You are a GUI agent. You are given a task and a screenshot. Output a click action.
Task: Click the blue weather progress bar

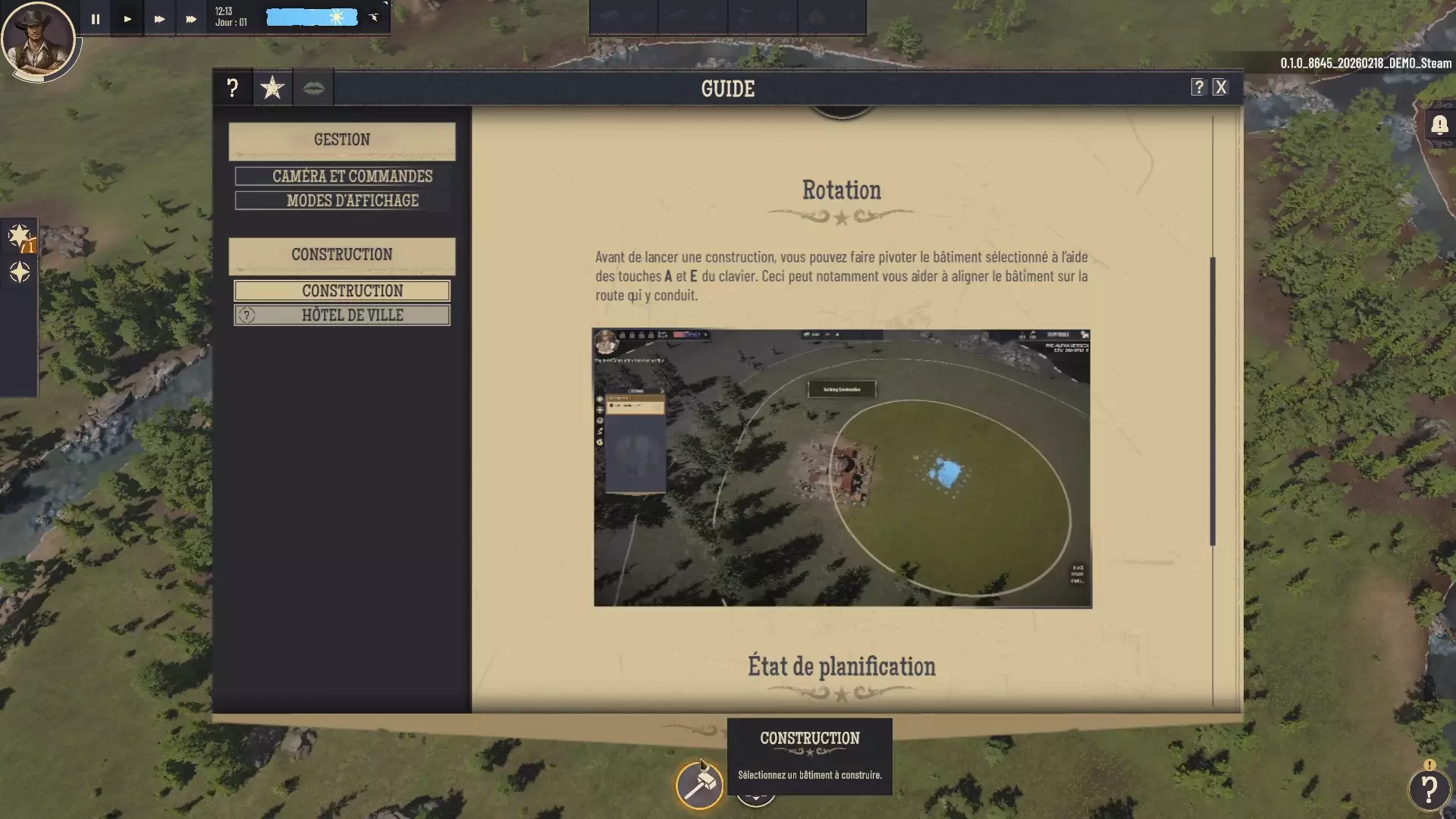311,16
